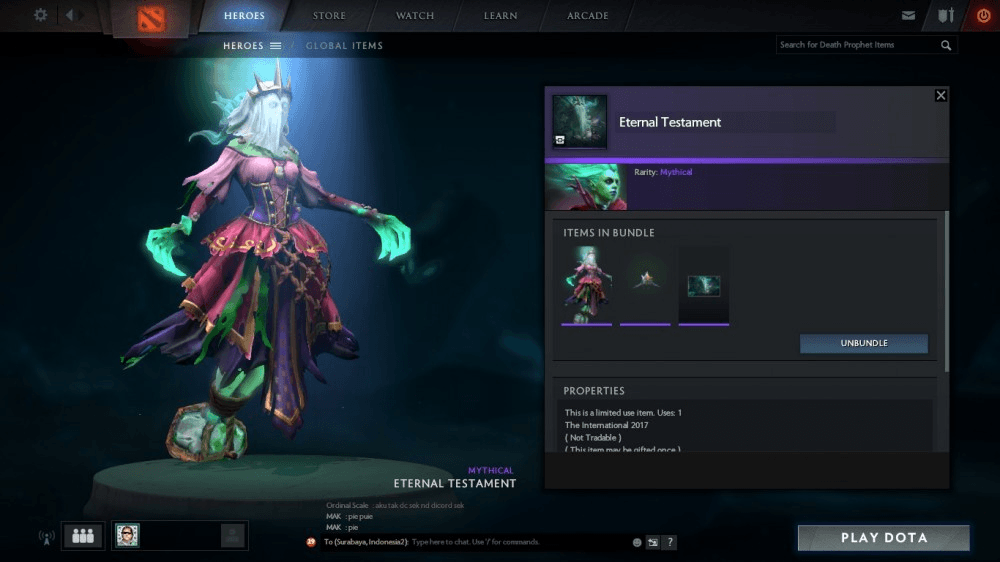Switch to the Store tab

coord(329,16)
